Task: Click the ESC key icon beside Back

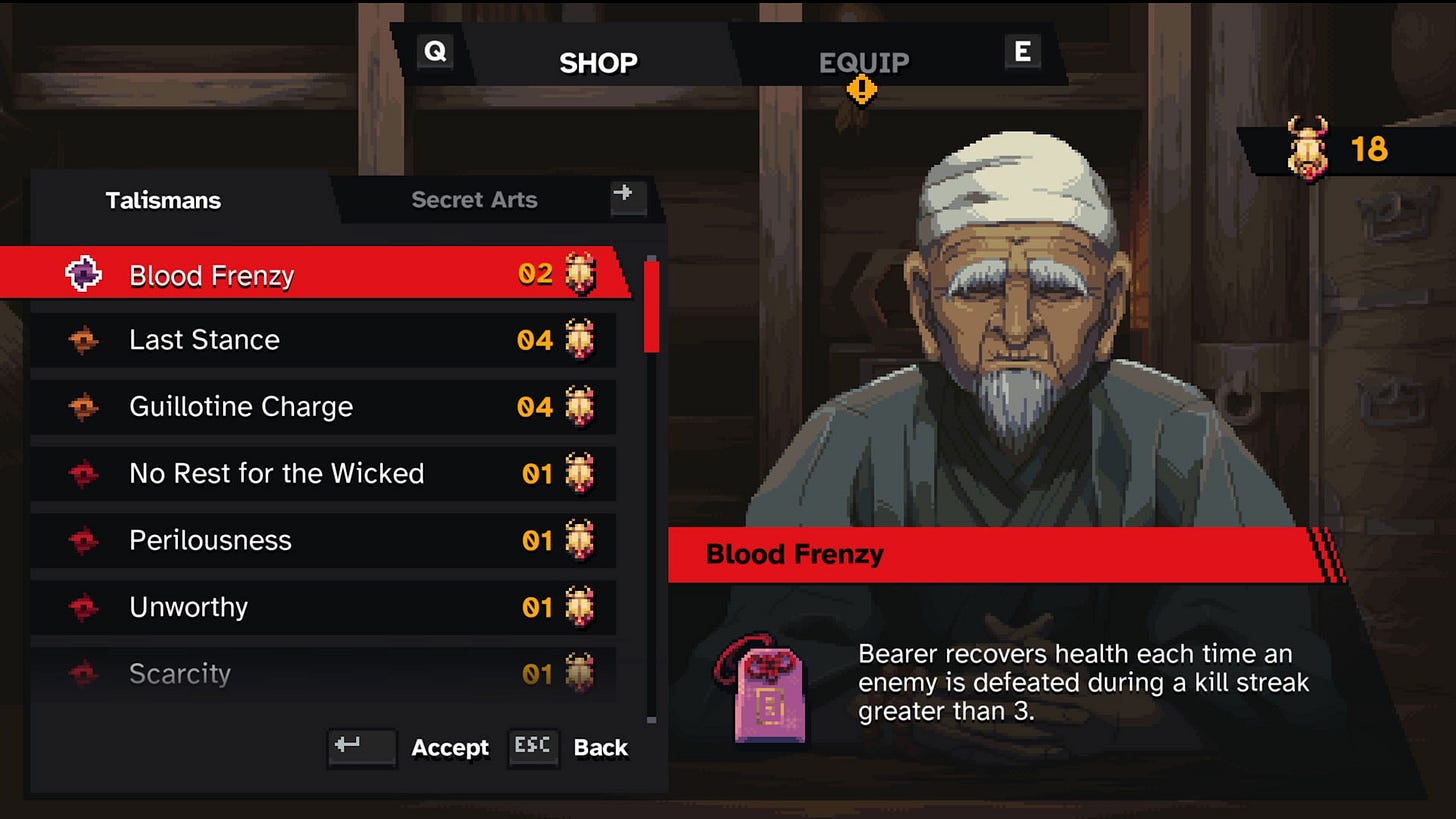Action: (x=533, y=747)
